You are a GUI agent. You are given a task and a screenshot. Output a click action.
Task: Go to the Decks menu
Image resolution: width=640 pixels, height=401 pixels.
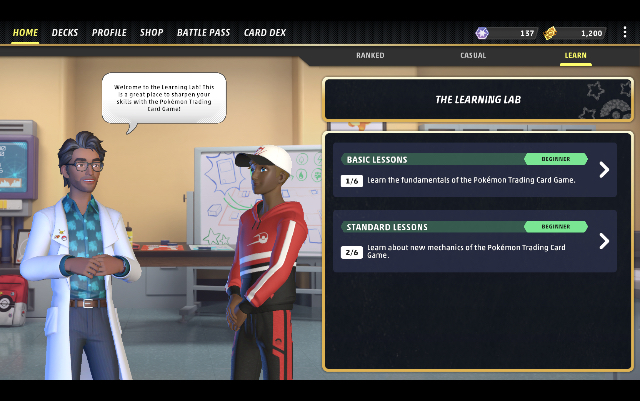pyautogui.click(x=65, y=33)
